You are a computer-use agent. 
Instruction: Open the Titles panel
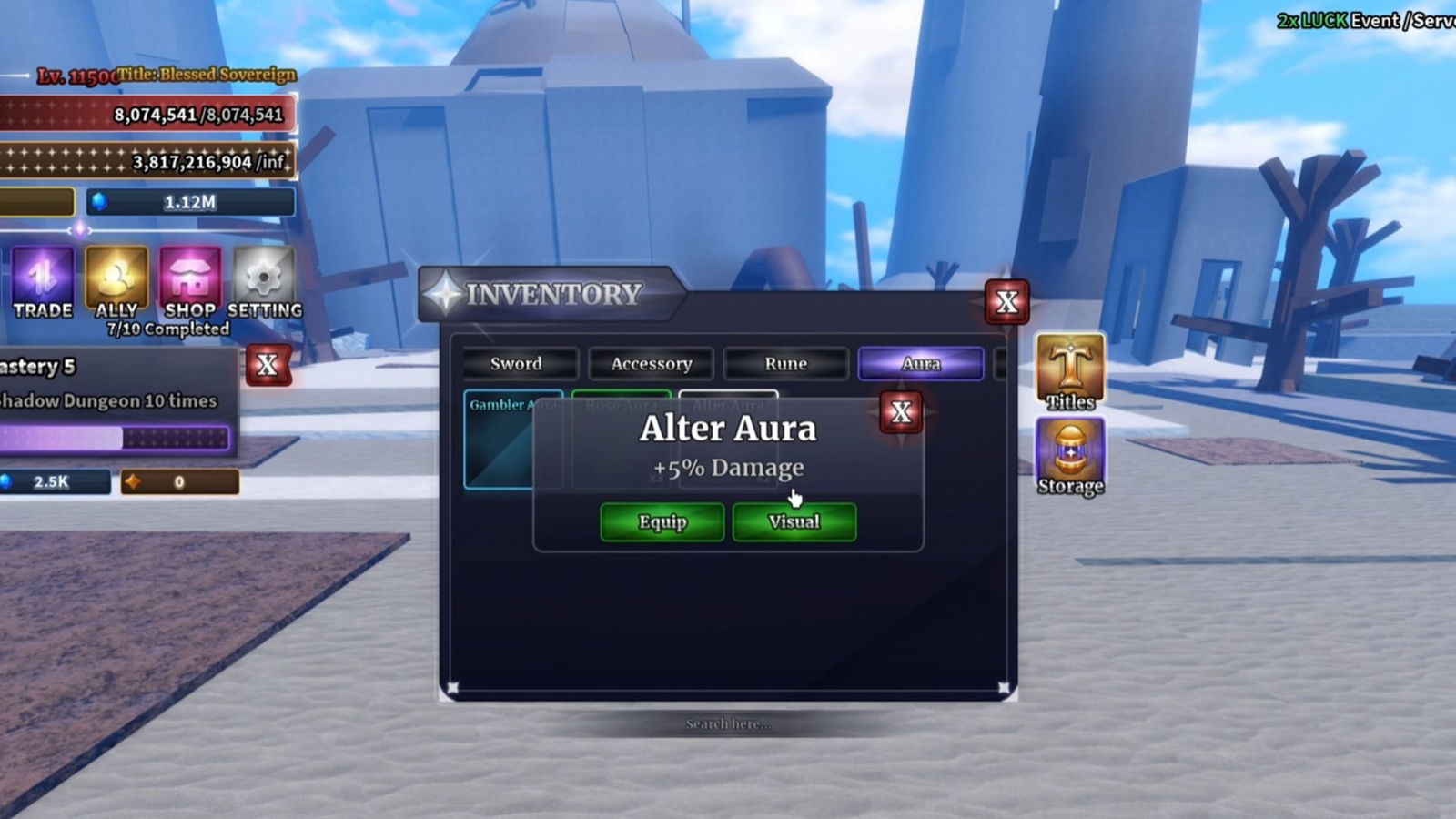(x=1069, y=373)
